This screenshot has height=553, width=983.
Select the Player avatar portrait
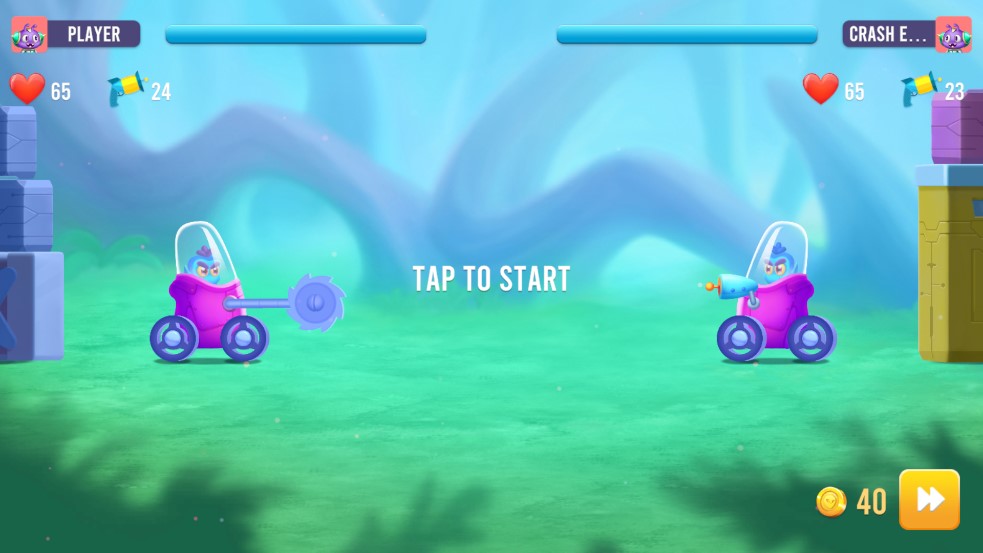[29, 35]
